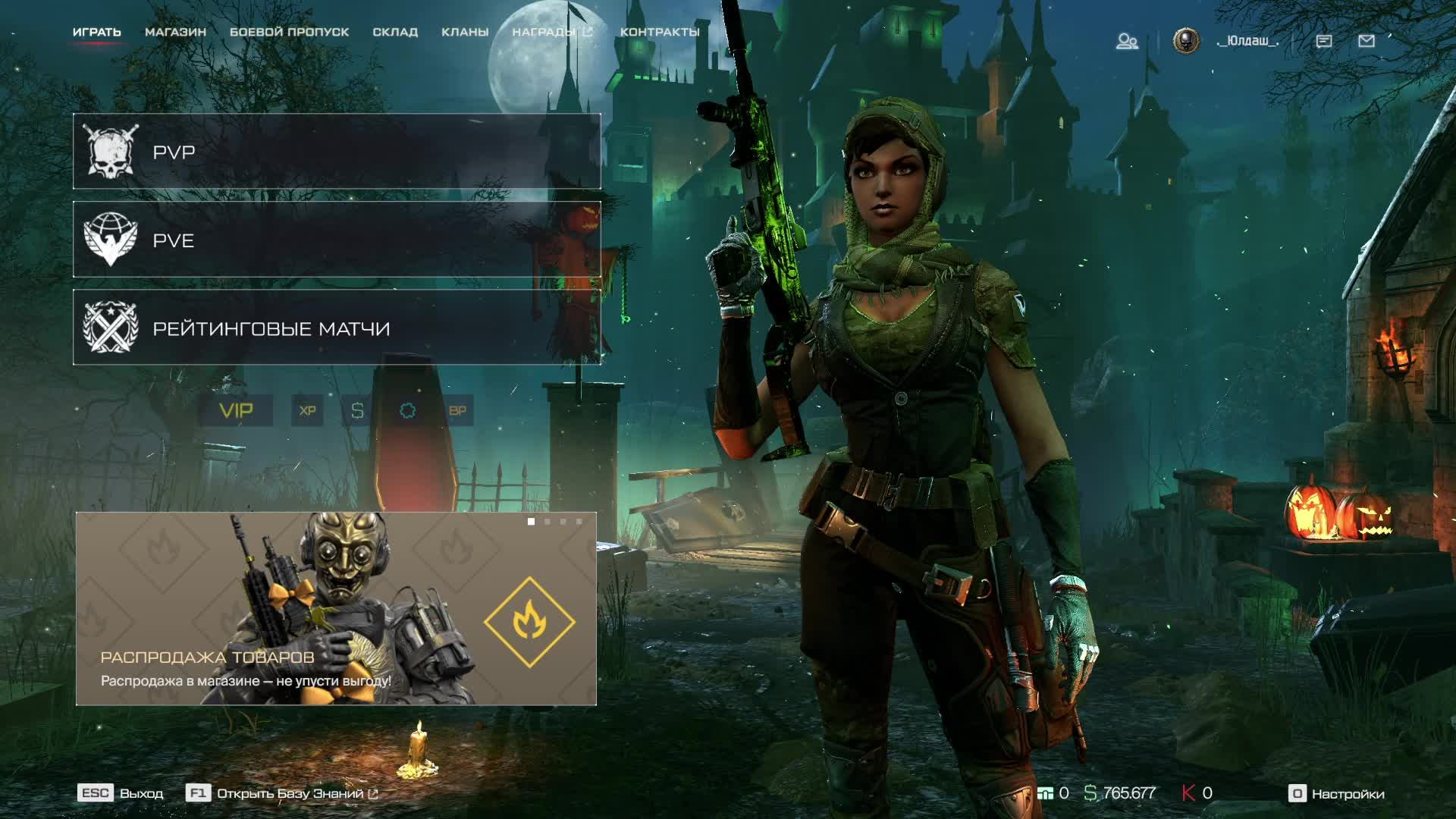Open the НАГРАДЫ external link

point(552,32)
